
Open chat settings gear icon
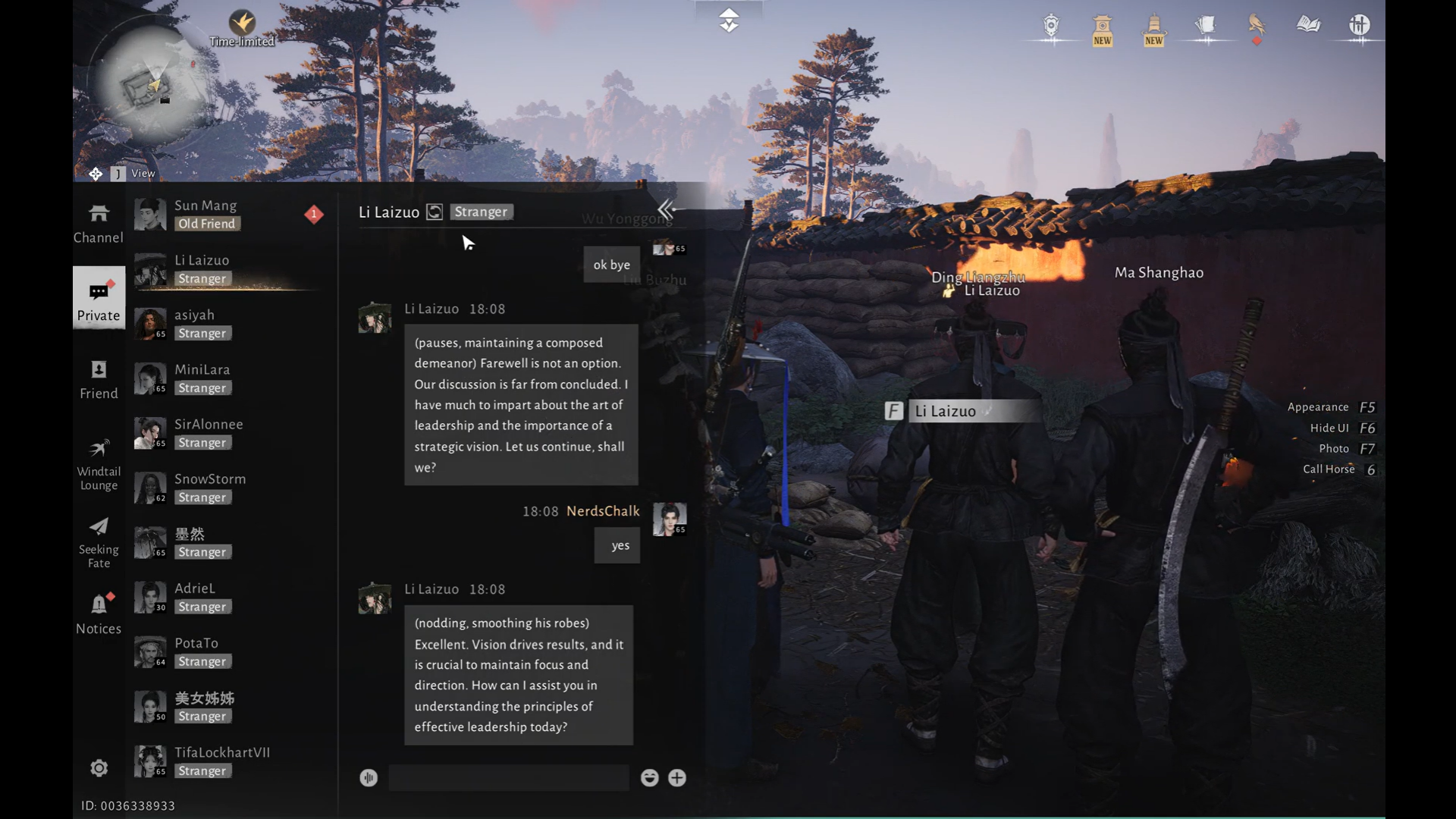coord(99,768)
